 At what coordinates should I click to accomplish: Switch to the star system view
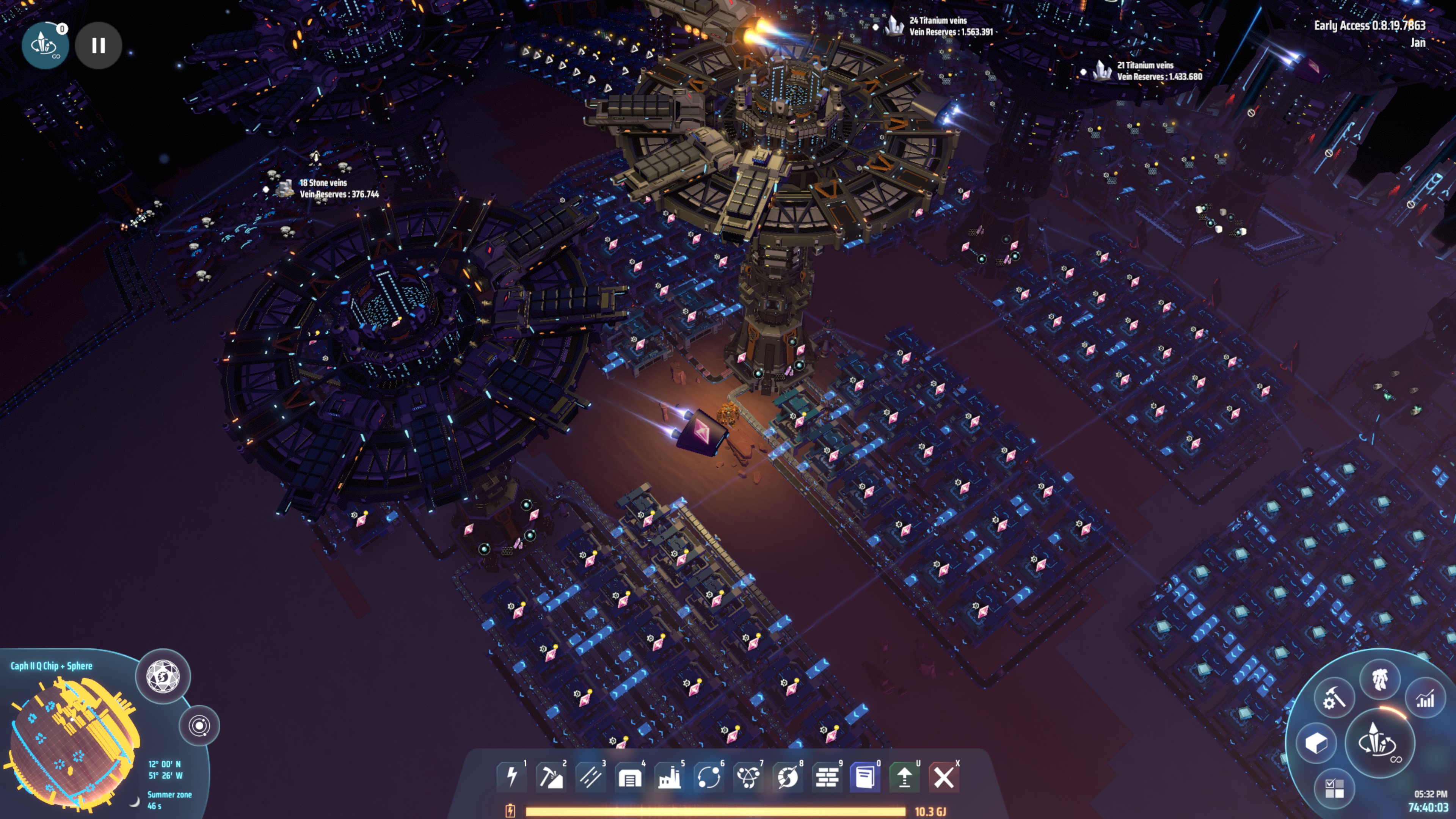(x=200, y=726)
